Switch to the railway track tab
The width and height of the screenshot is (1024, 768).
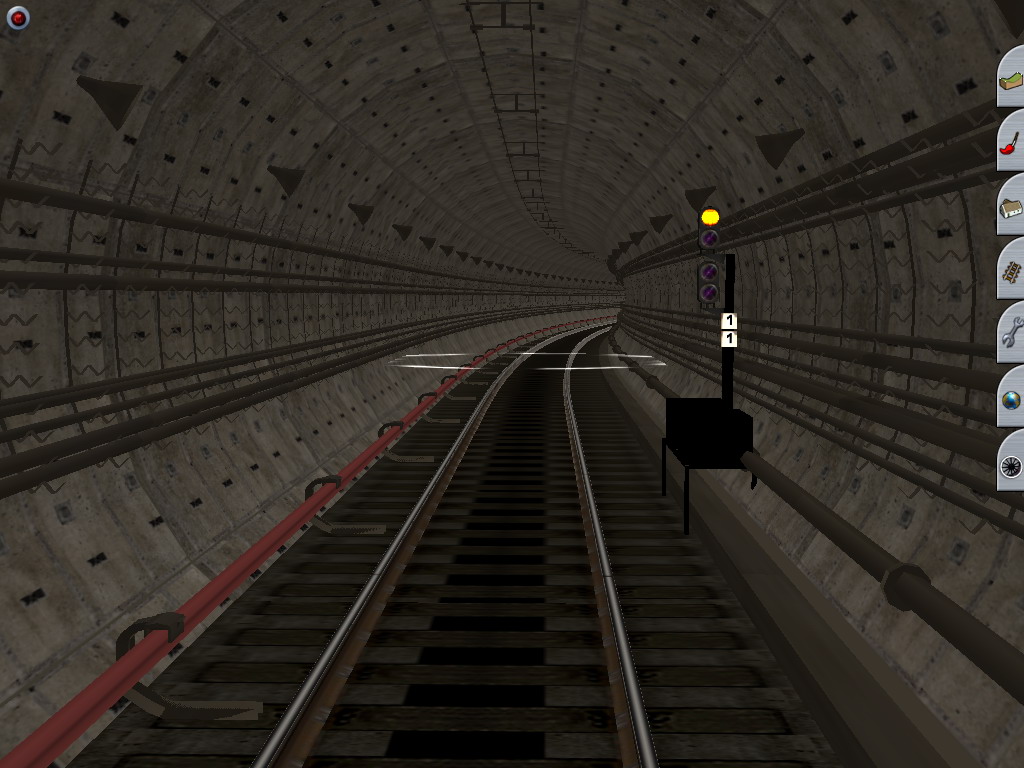pyautogui.click(x=1011, y=271)
